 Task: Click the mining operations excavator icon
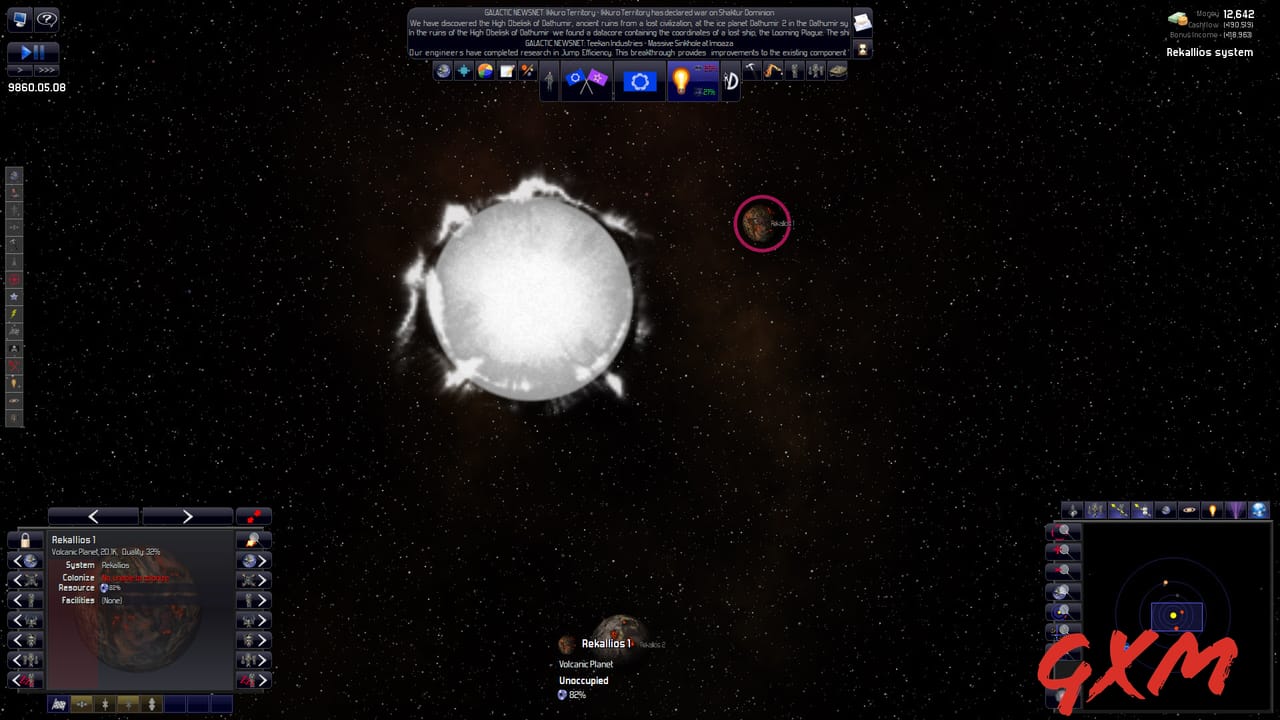click(773, 71)
